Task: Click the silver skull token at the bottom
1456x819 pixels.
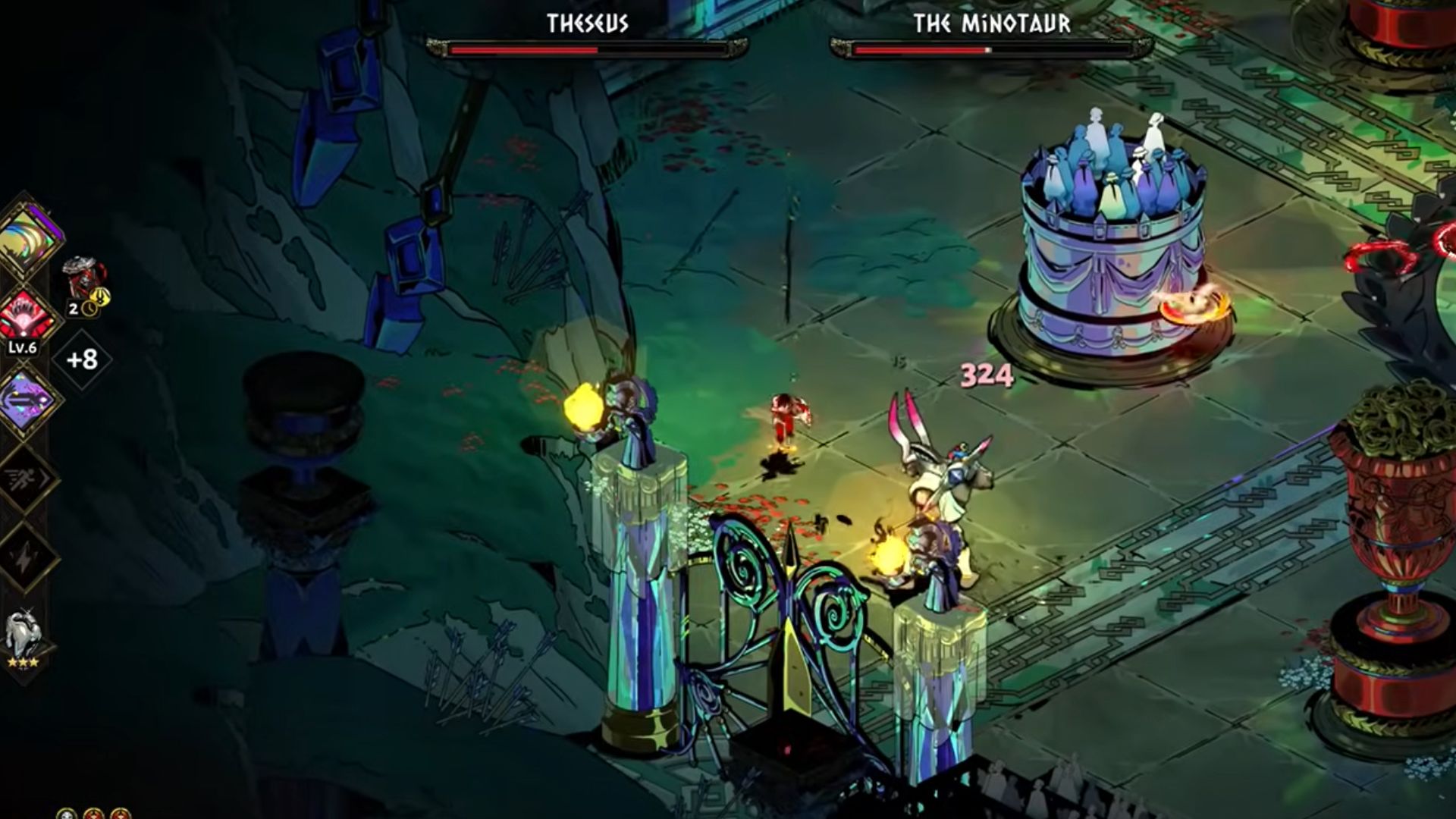Action: pyautogui.click(x=67, y=814)
